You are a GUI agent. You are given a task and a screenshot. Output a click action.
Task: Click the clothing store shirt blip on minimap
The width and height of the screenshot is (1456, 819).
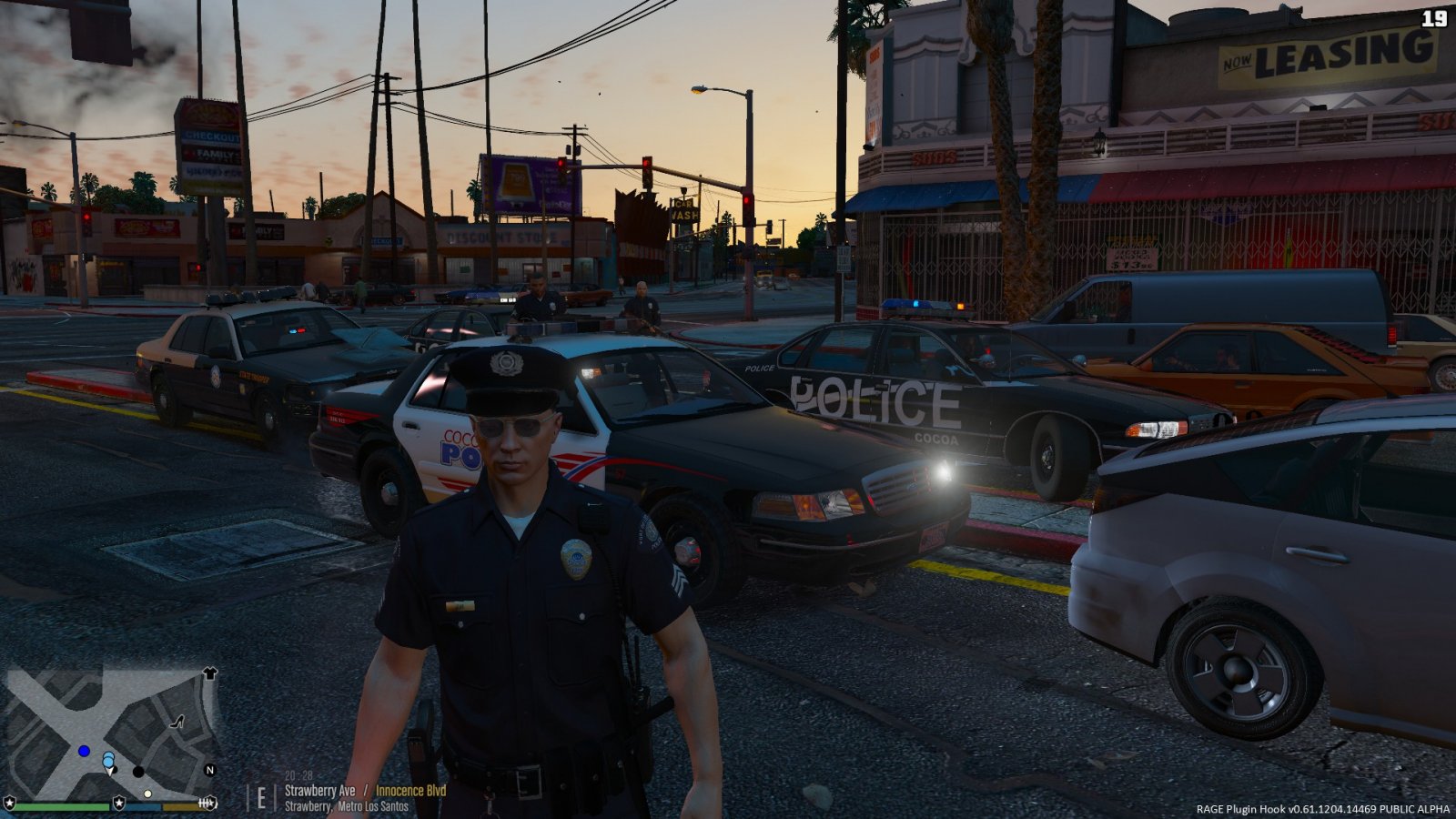(210, 673)
